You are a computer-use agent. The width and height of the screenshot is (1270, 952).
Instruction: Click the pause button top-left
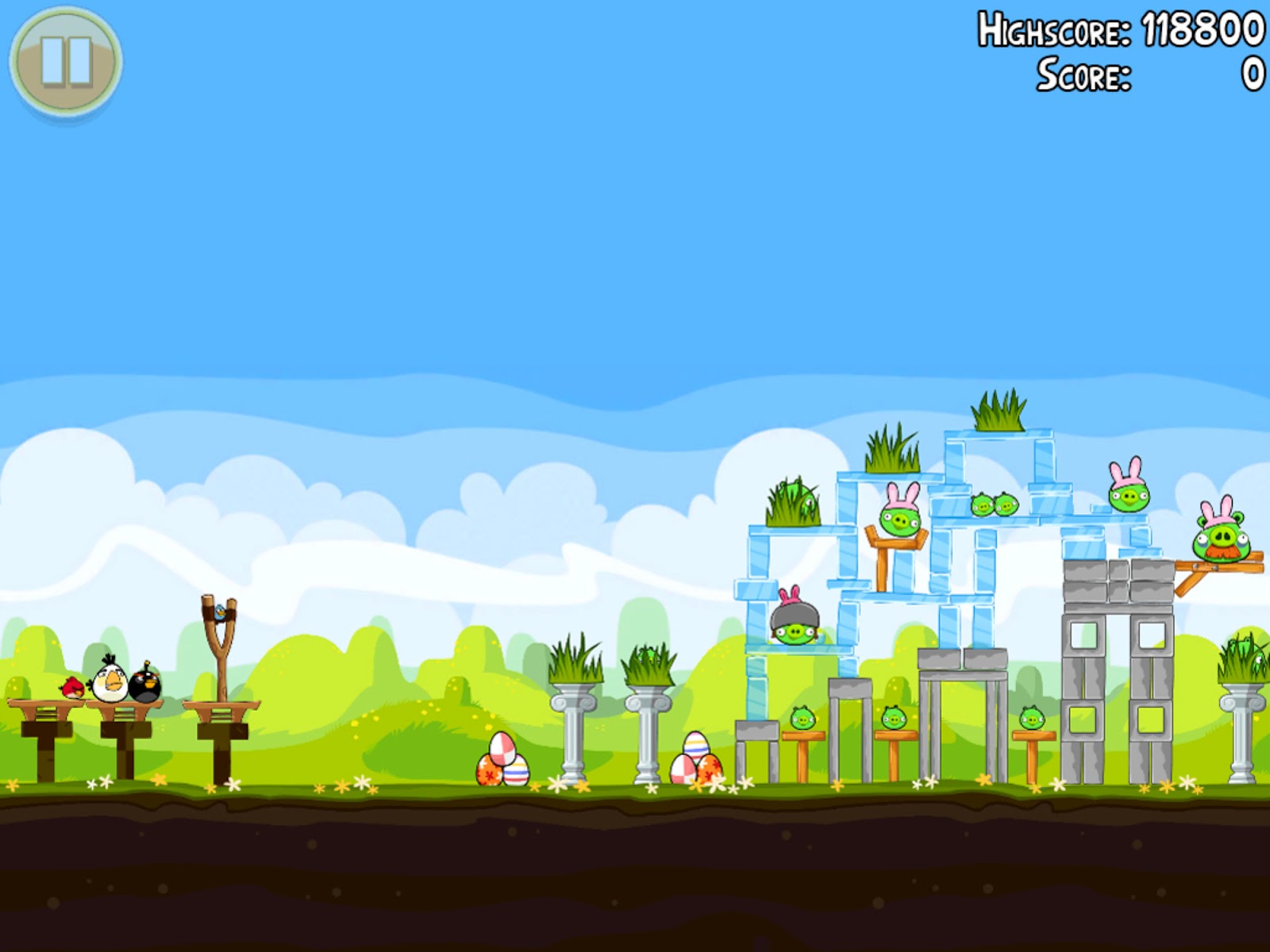click(66, 59)
